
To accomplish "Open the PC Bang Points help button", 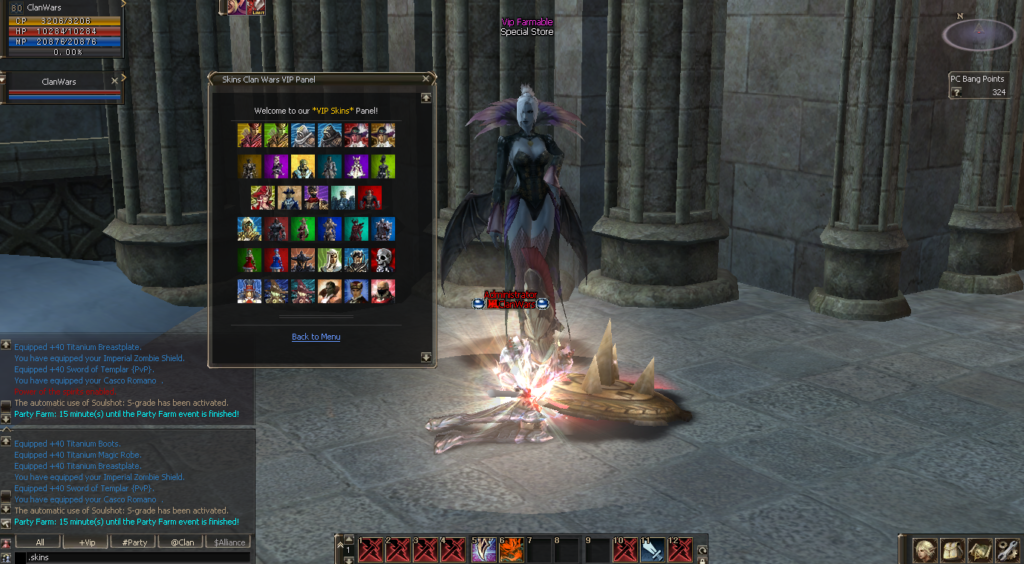I will [956, 92].
